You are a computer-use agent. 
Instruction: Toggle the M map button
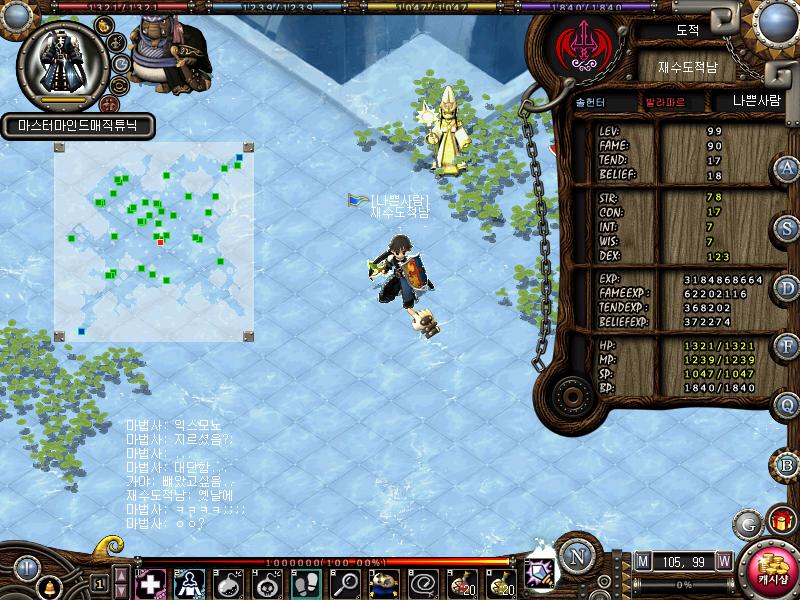[642, 561]
